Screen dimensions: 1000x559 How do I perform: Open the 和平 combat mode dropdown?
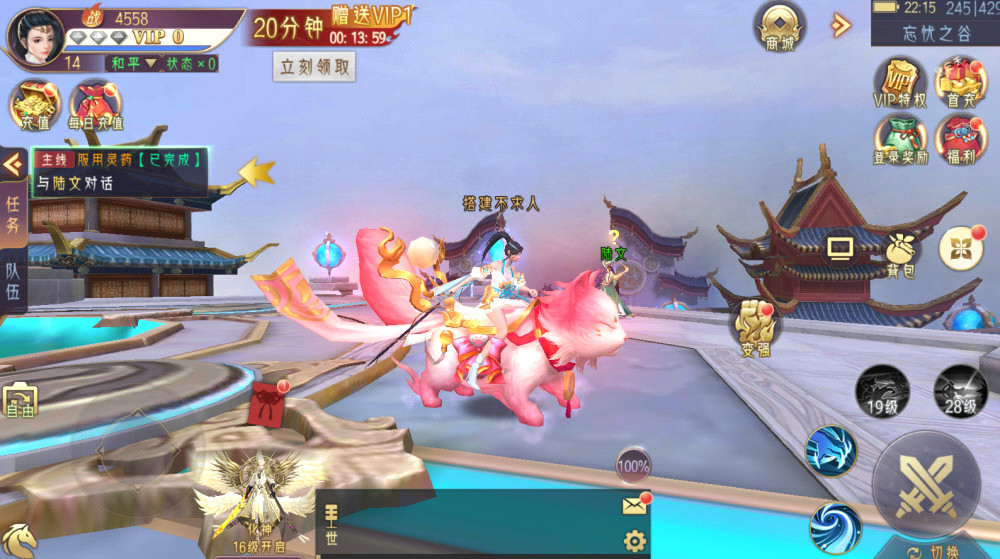[x=135, y=64]
